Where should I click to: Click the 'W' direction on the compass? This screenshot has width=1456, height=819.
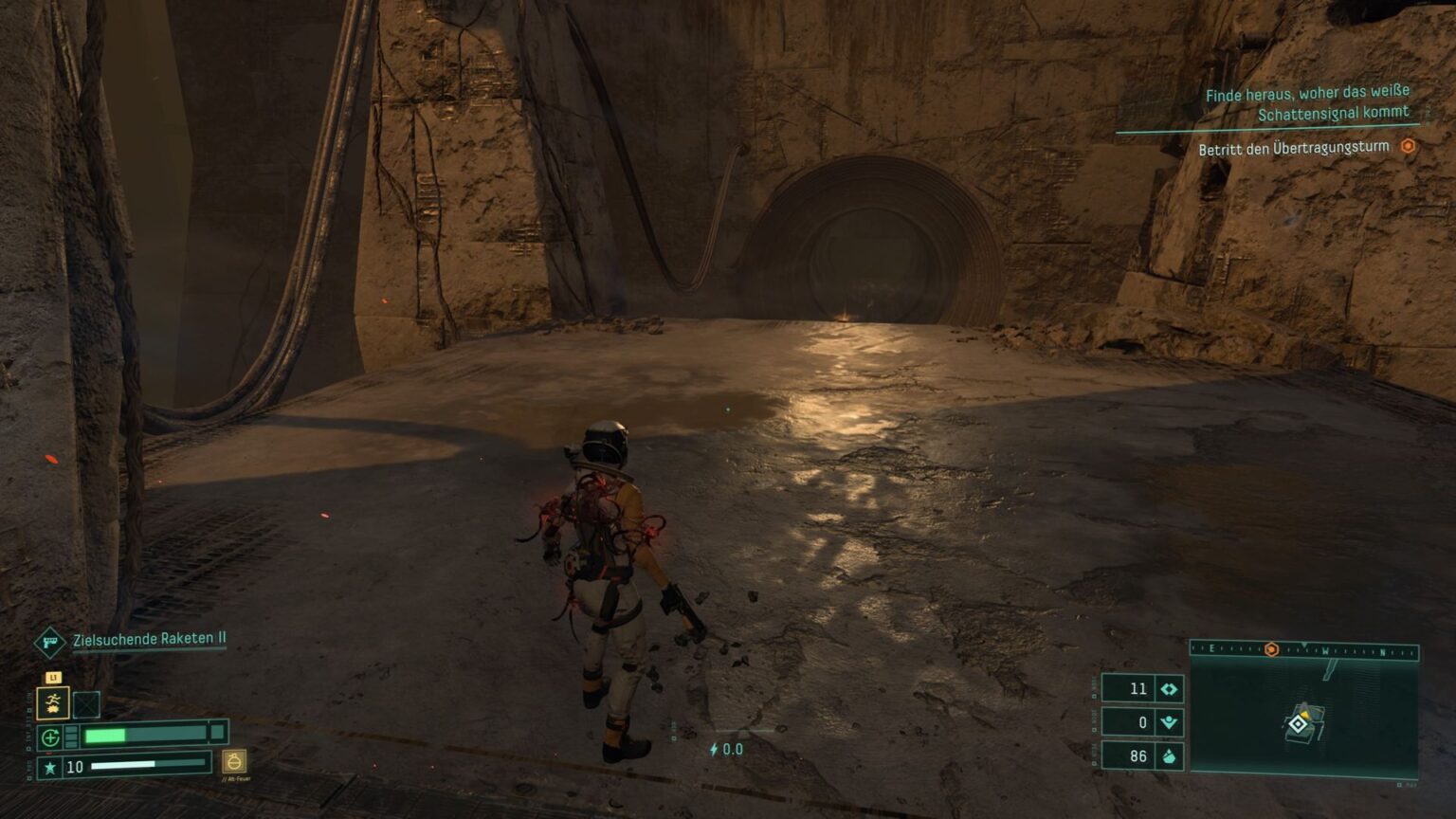coord(1326,650)
